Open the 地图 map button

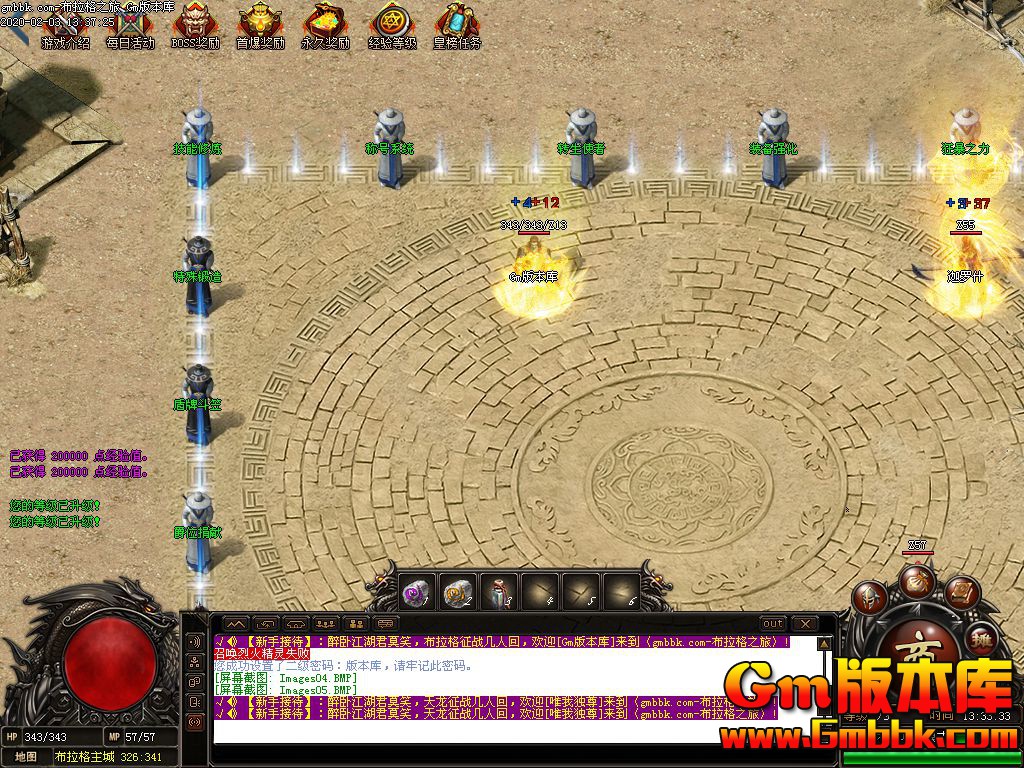point(25,757)
